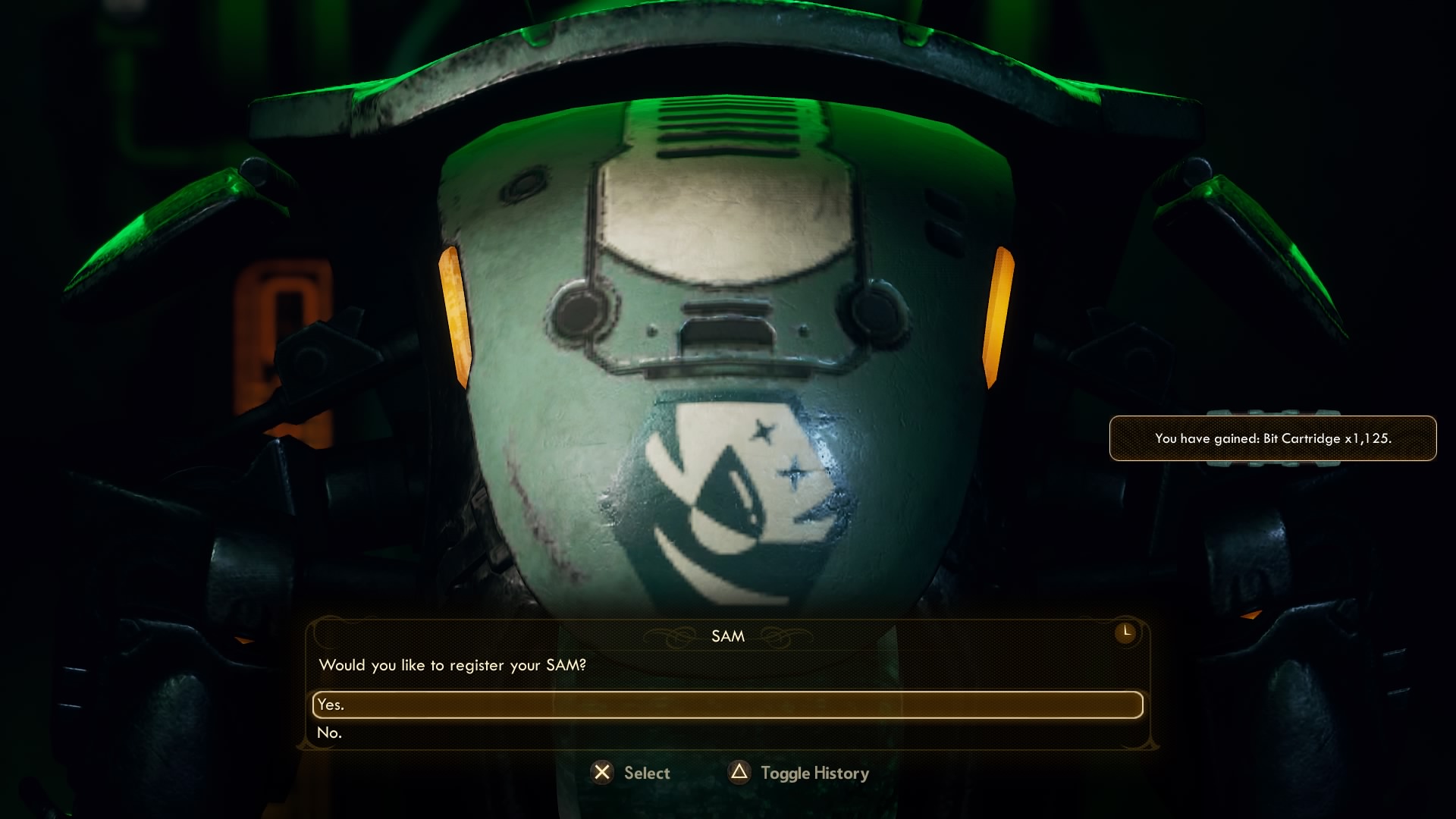Click the robot's right orange indicator light

click(x=997, y=315)
